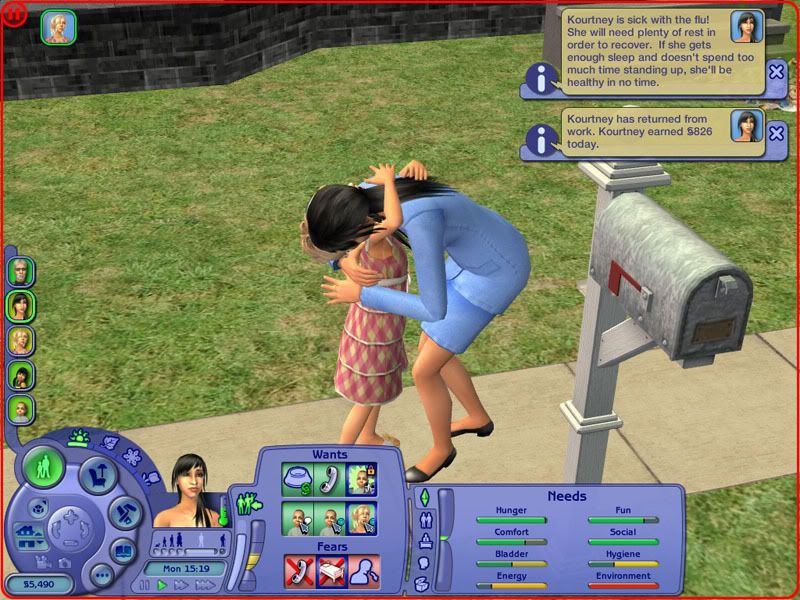Image resolution: width=800 pixels, height=600 pixels.
Task: Switch to Live mode
Action: click(45, 468)
